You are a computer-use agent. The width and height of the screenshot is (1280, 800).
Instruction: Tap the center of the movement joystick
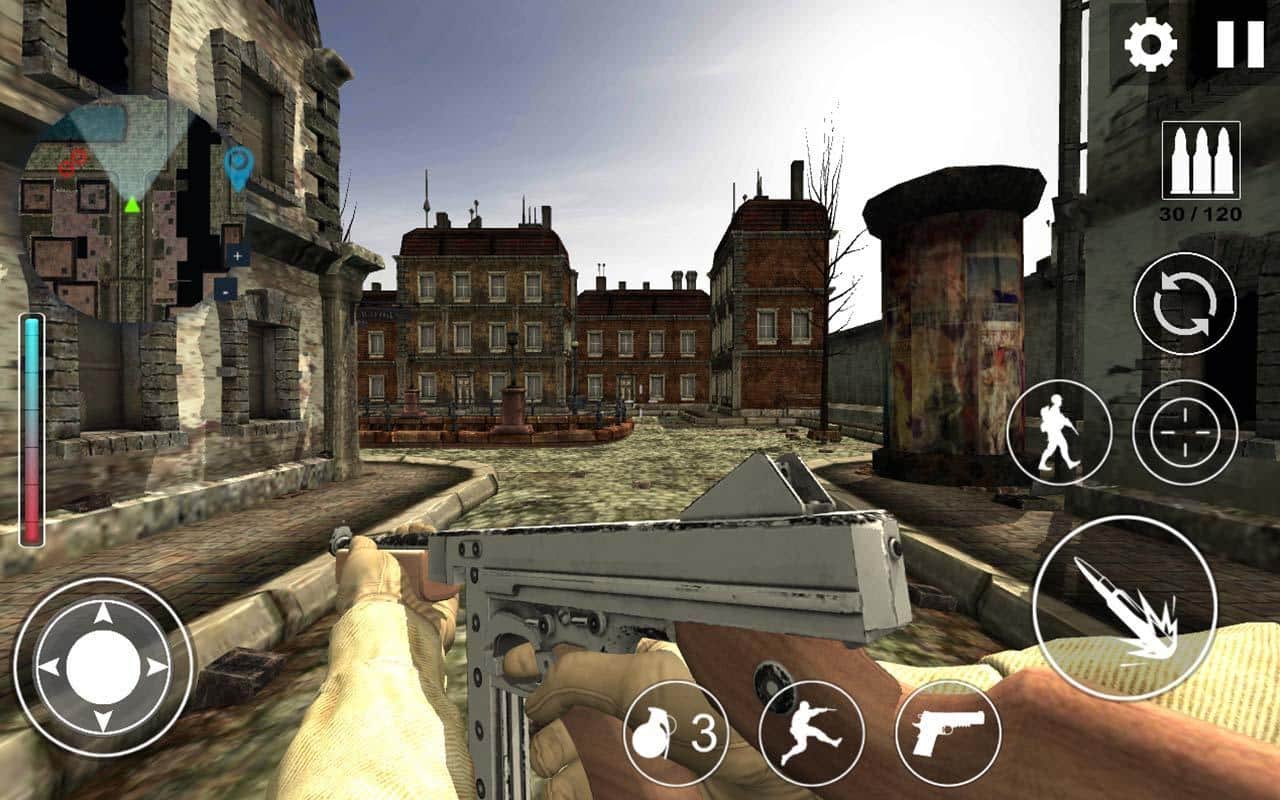click(x=104, y=663)
